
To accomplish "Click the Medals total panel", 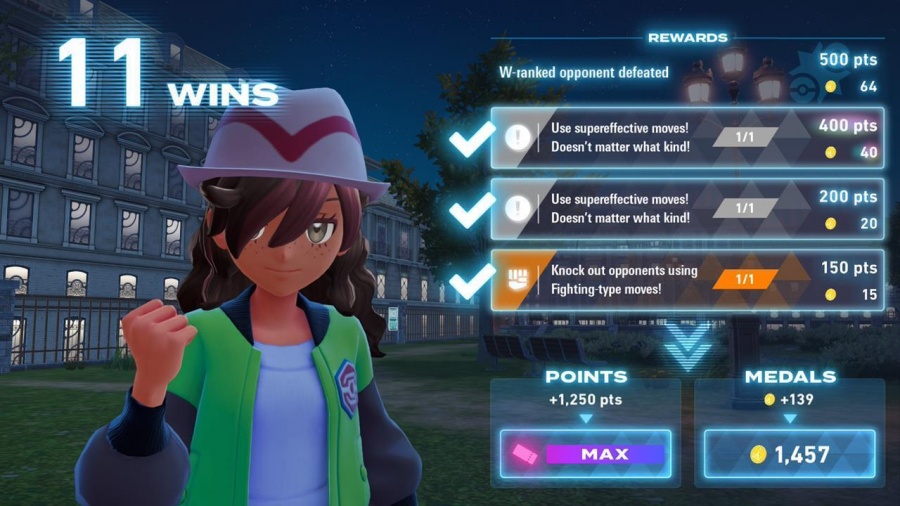I will (x=789, y=454).
